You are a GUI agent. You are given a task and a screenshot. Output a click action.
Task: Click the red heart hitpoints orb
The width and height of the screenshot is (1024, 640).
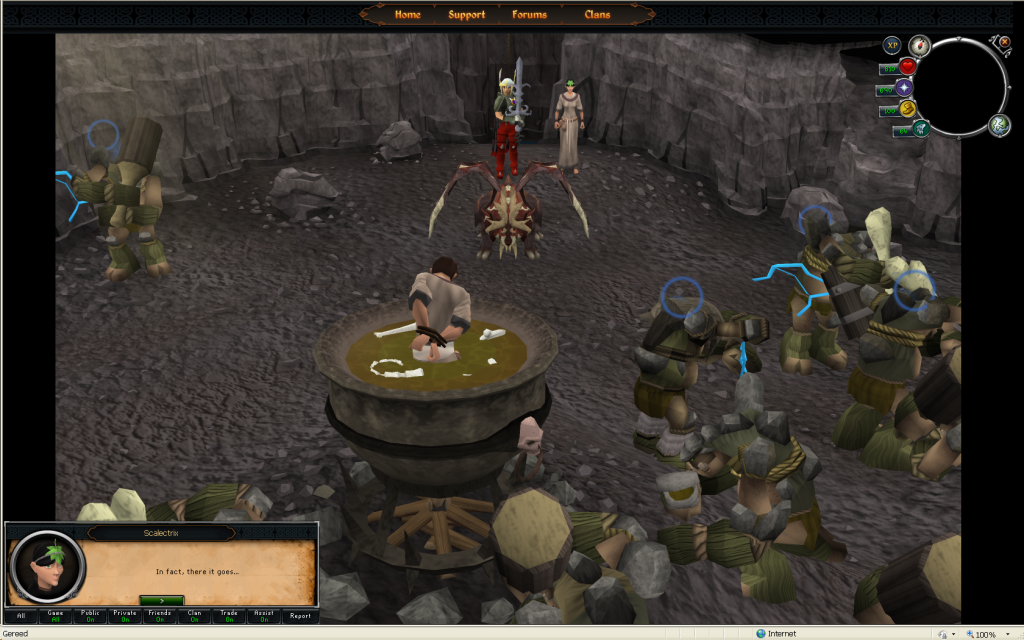[908, 67]
